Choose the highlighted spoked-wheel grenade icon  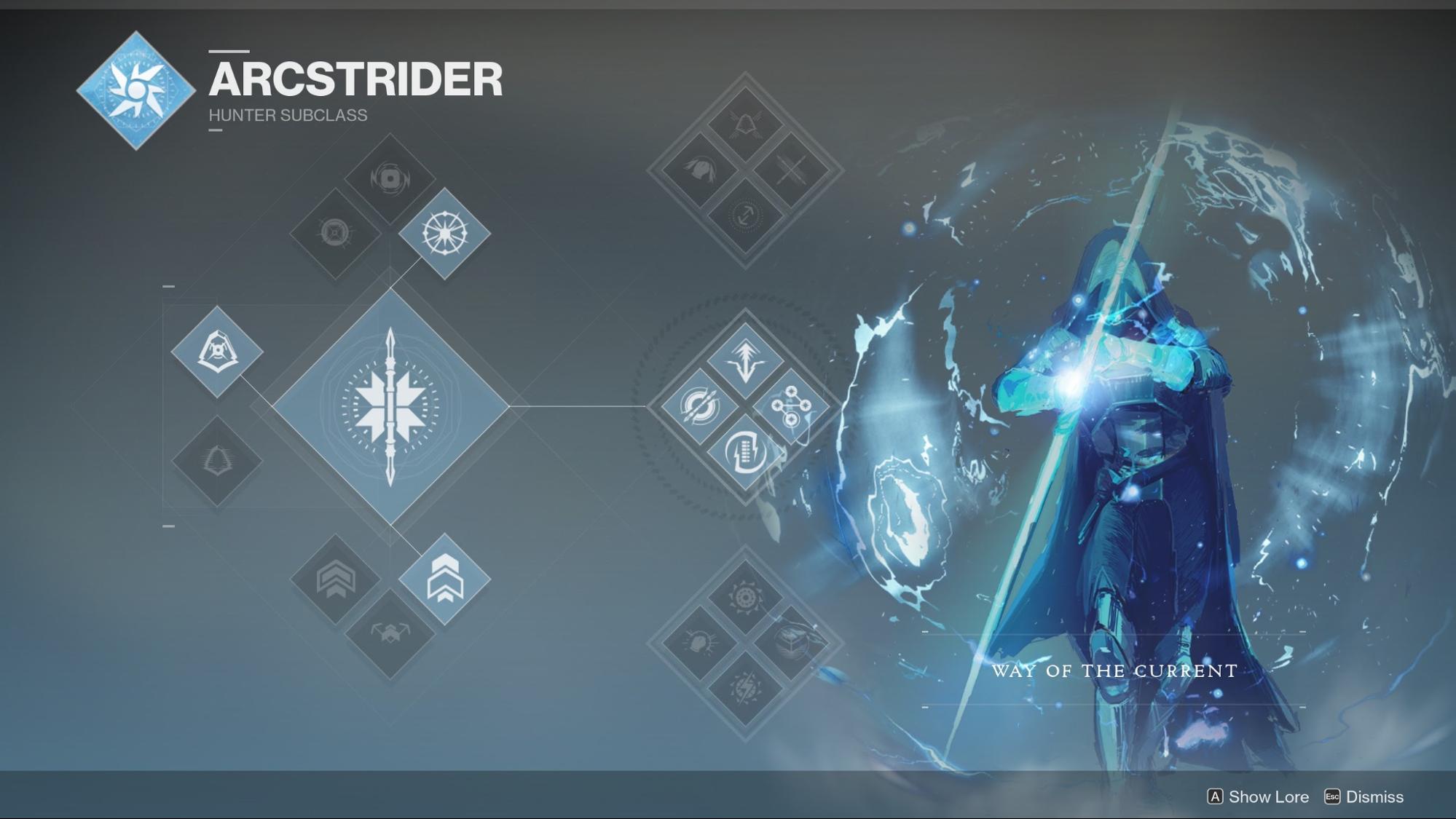[444, 233]
